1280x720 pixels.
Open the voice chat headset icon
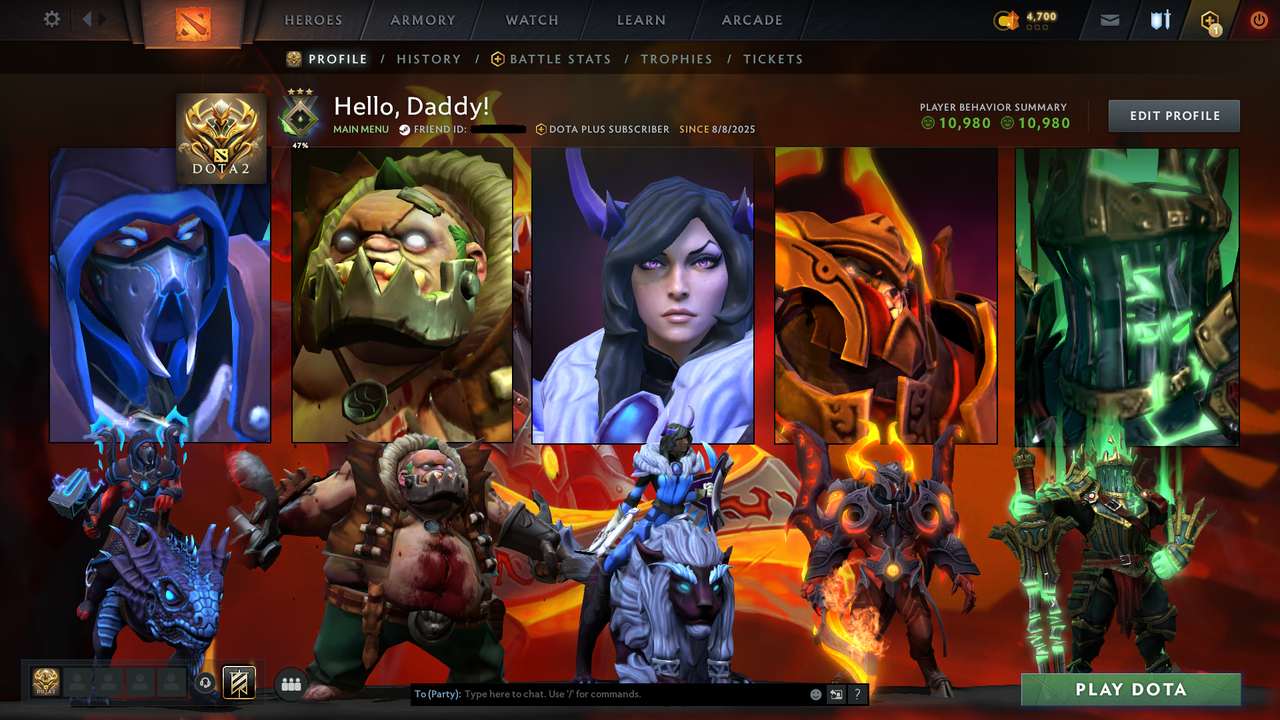206,682
